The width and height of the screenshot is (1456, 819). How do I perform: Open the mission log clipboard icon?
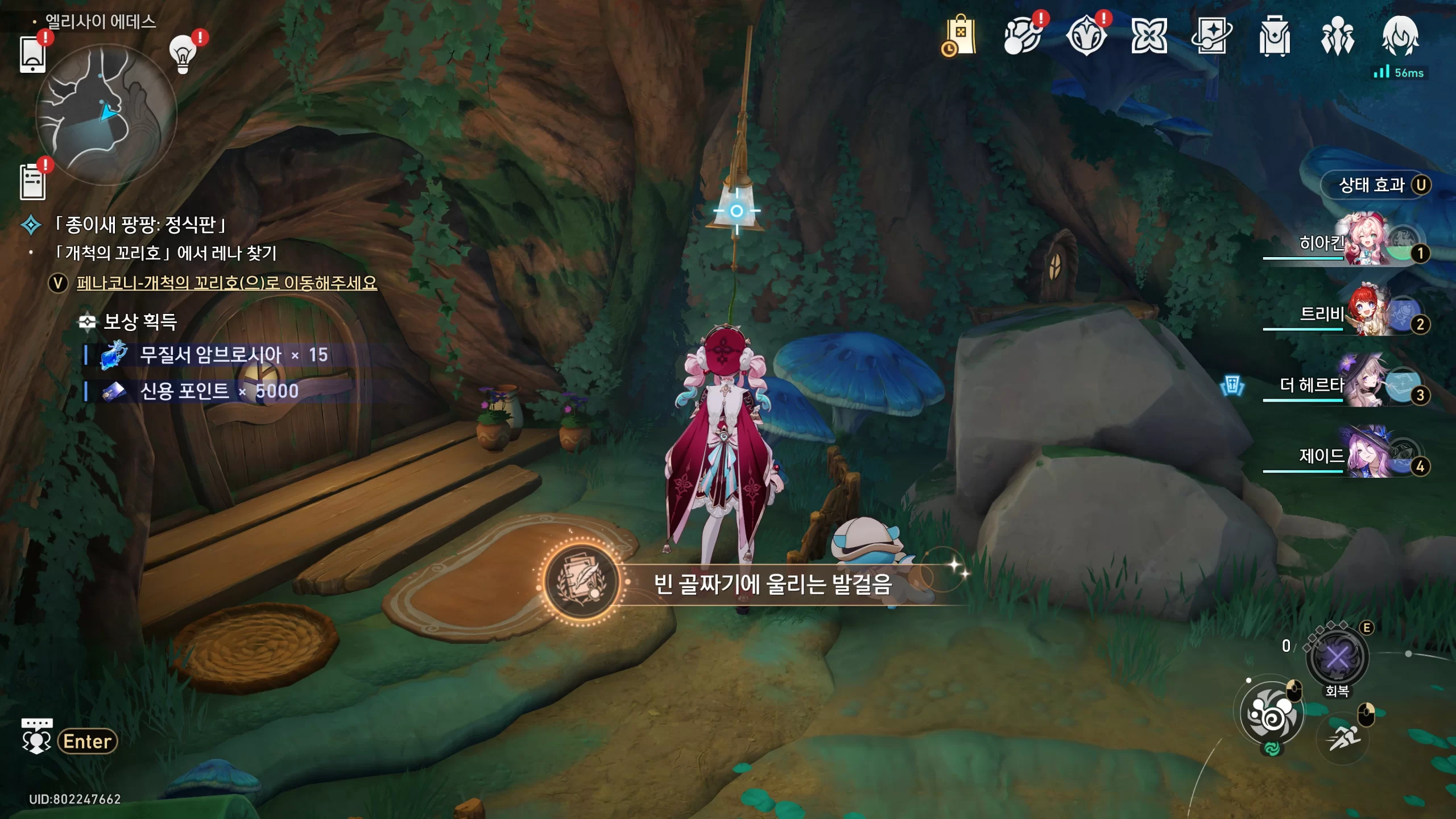[x=32, y=182]
